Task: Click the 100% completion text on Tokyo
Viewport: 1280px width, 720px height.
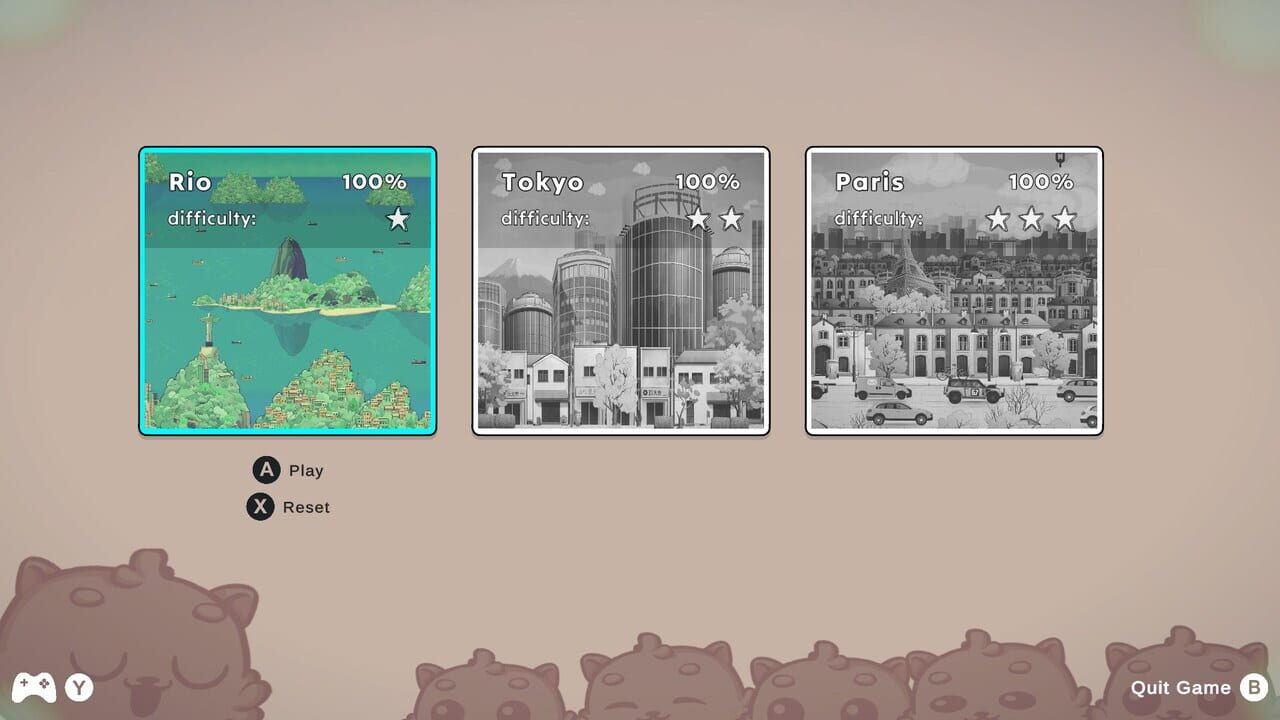Action: point(707,183)
